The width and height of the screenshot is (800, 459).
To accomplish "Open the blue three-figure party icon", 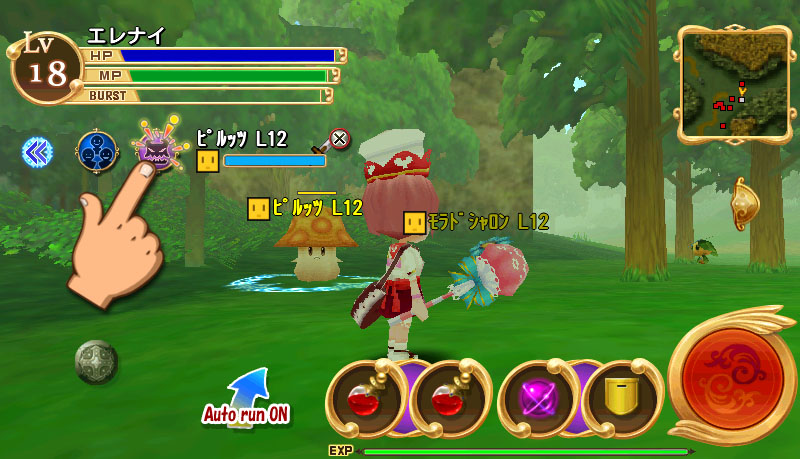I will (96, 151).
